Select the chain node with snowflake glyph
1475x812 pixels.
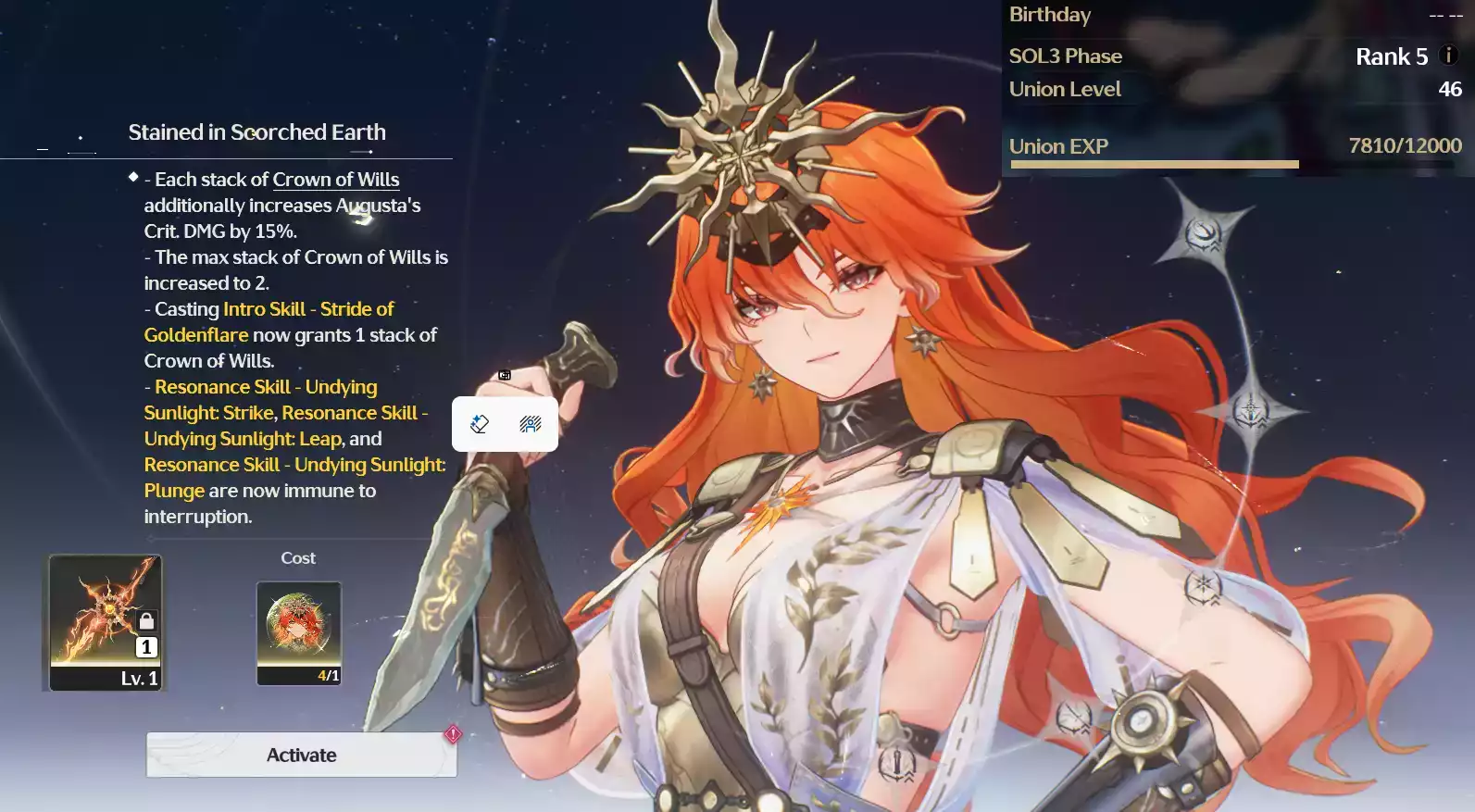pyautogui.click(x=1203, y=585)
